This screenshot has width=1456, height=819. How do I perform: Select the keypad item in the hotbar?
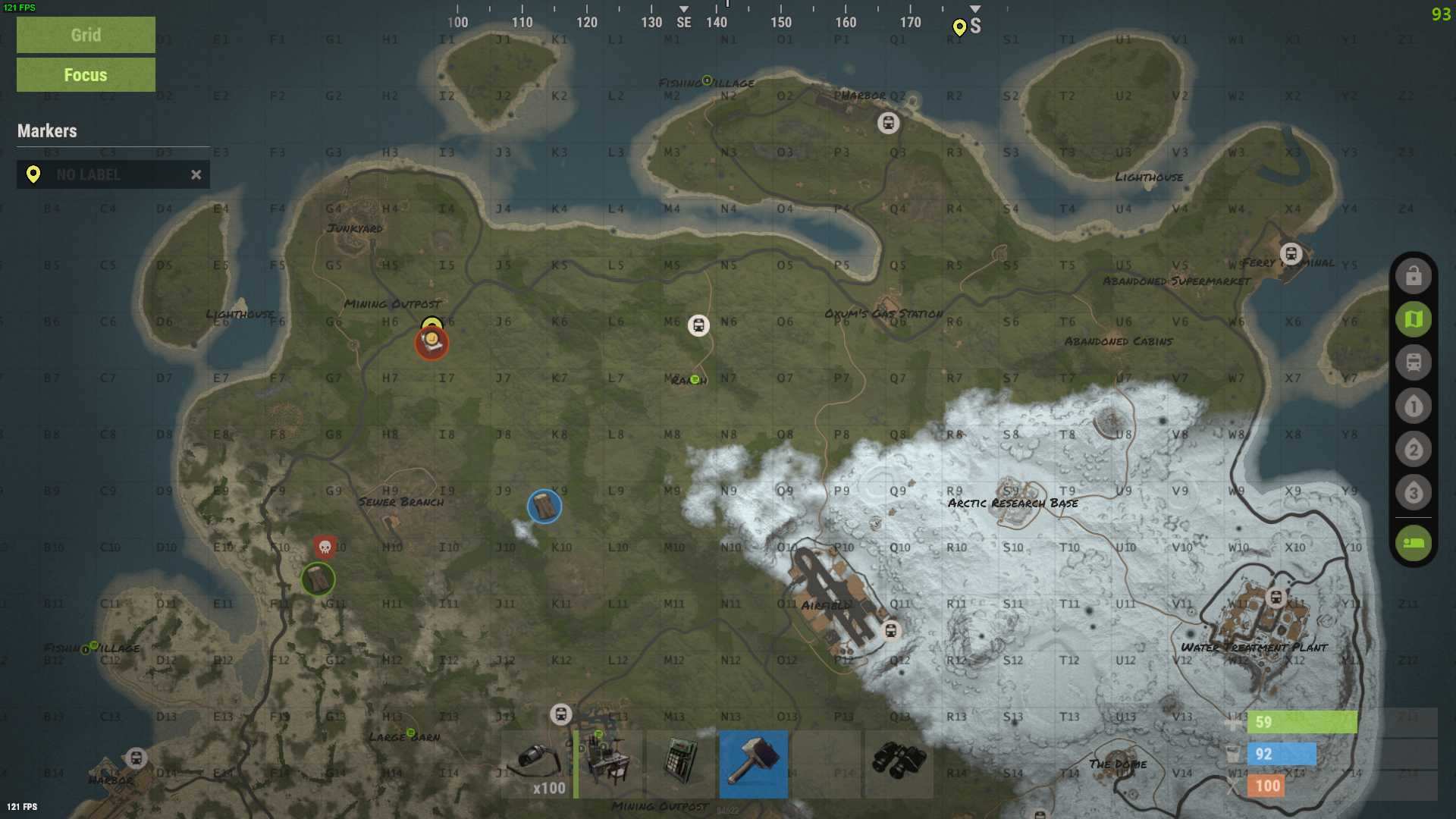tap(681, 764)
